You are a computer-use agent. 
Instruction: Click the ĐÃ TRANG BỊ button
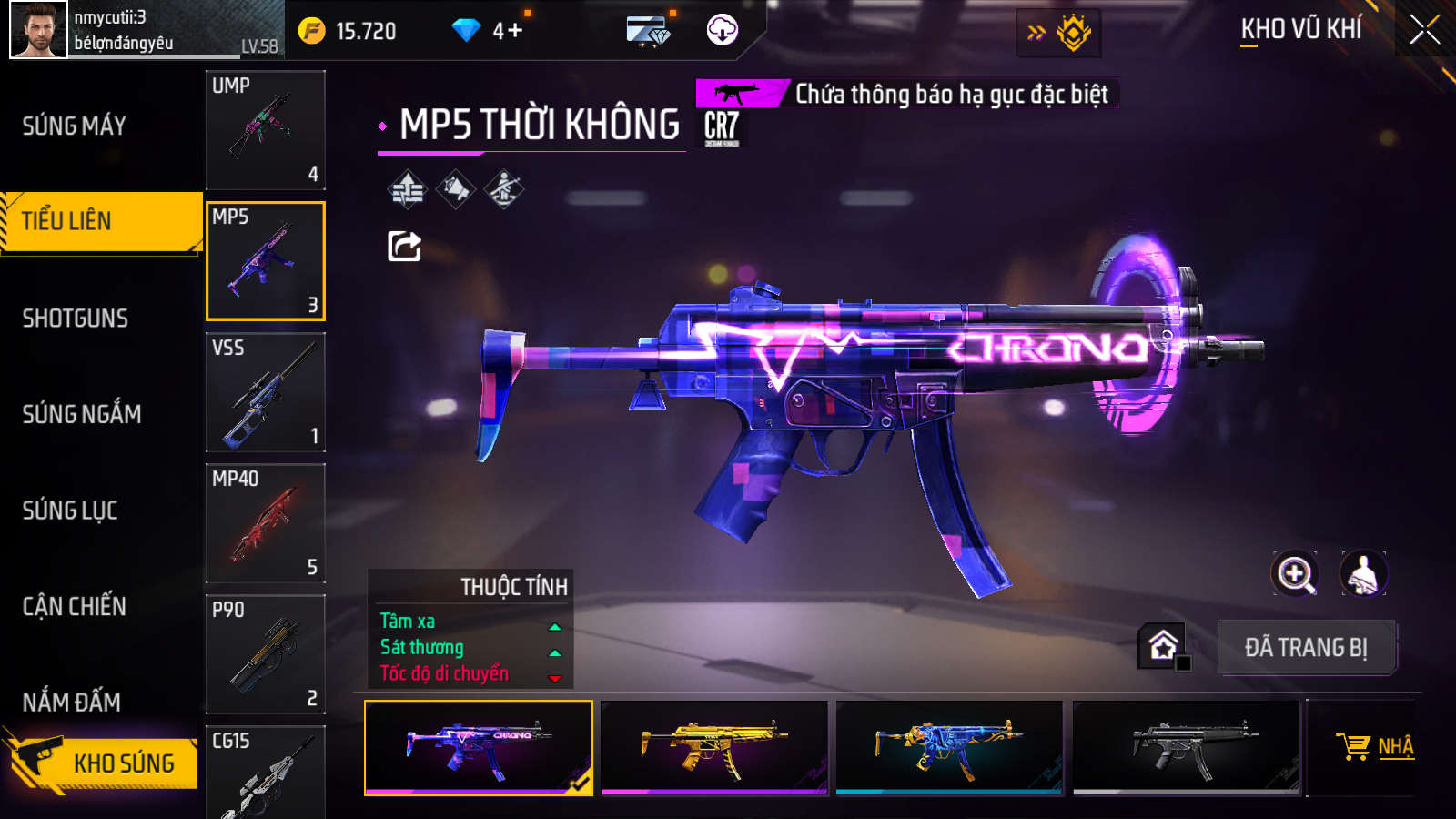[x=1306, y=647]
